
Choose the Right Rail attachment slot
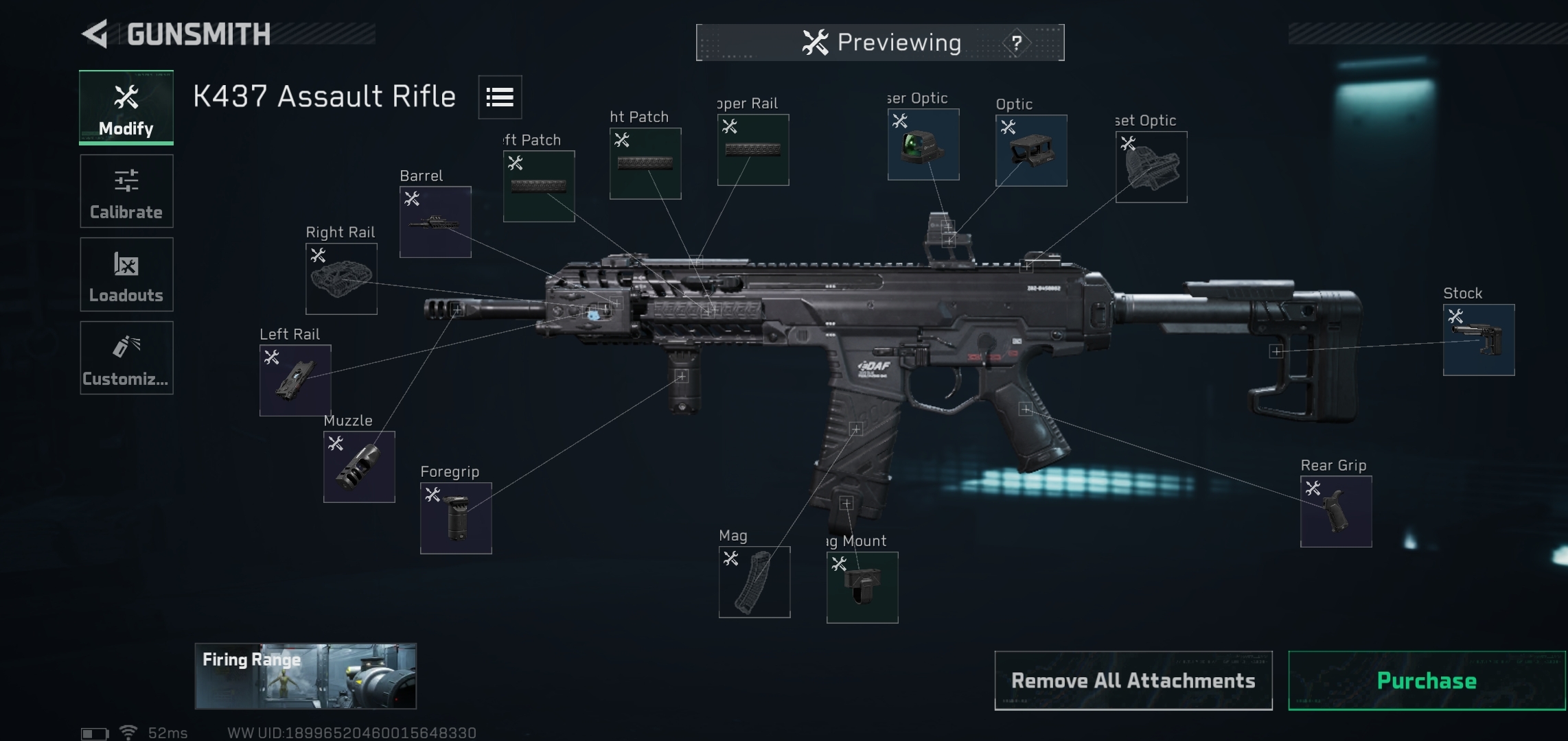341,279
